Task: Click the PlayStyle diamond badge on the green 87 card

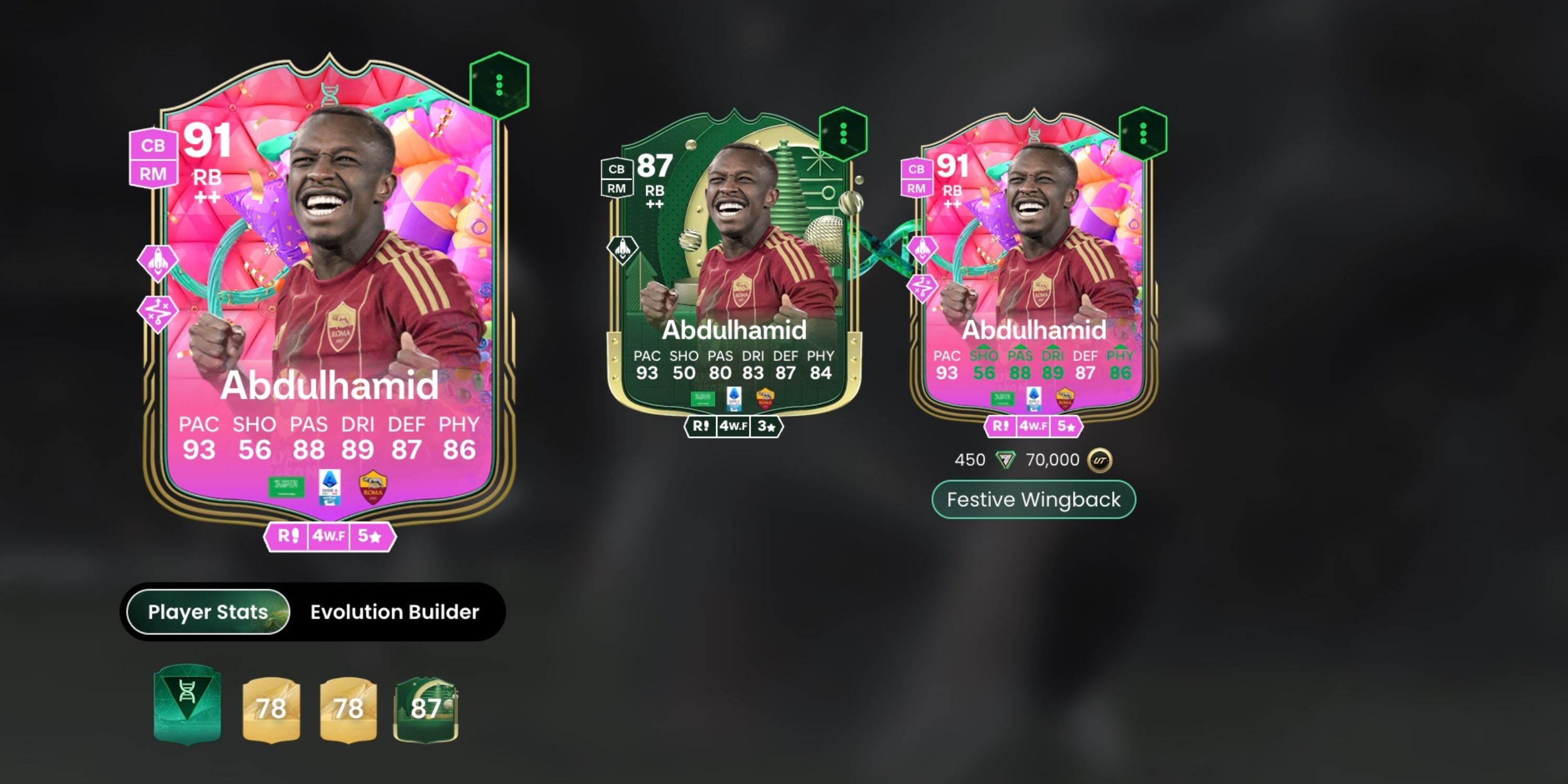Action: [x=622, y=250]
